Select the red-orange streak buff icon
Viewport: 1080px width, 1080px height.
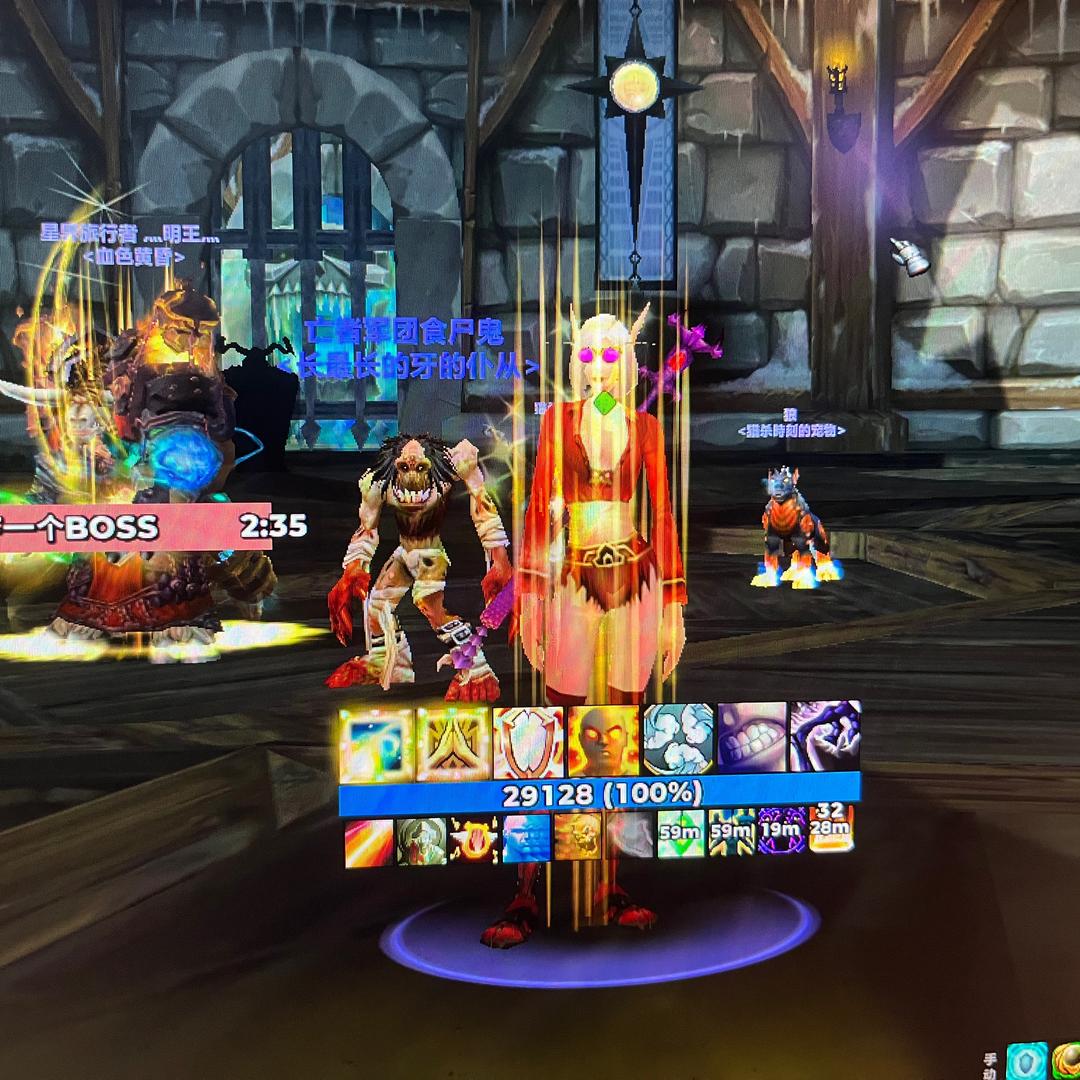[369, 843]
